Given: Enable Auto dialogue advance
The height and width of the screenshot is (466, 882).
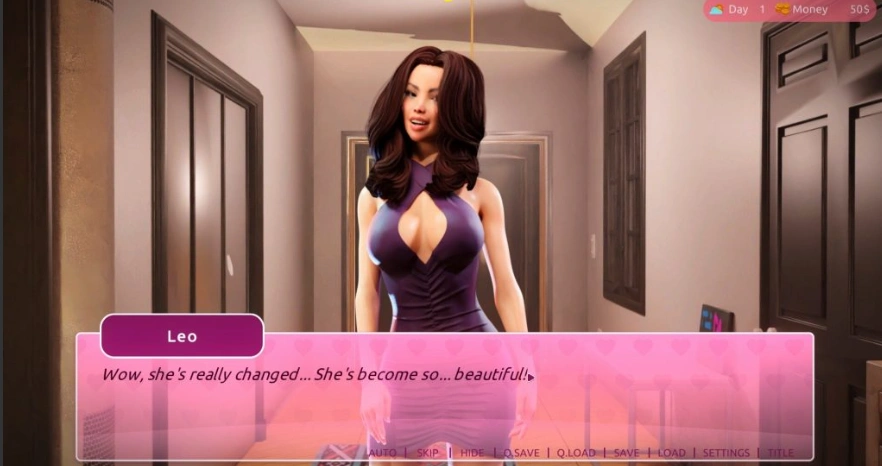Looking at the screenshot, I should pyautogui.click(x=383, y=453).
